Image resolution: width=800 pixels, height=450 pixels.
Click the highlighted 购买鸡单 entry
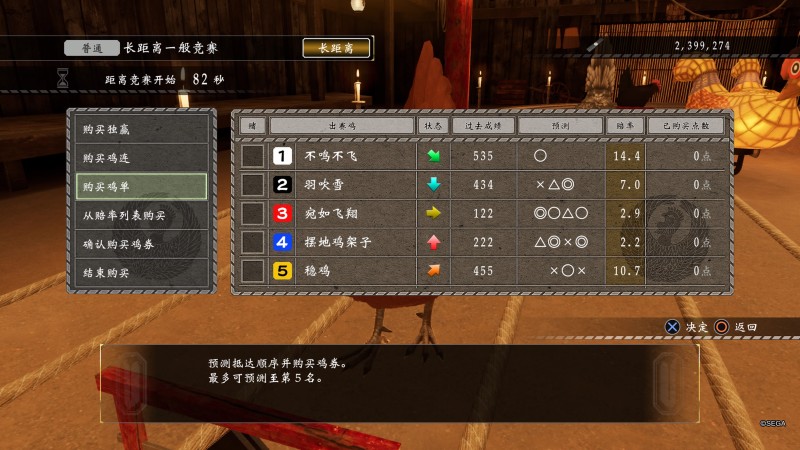(x=141, y=187)
